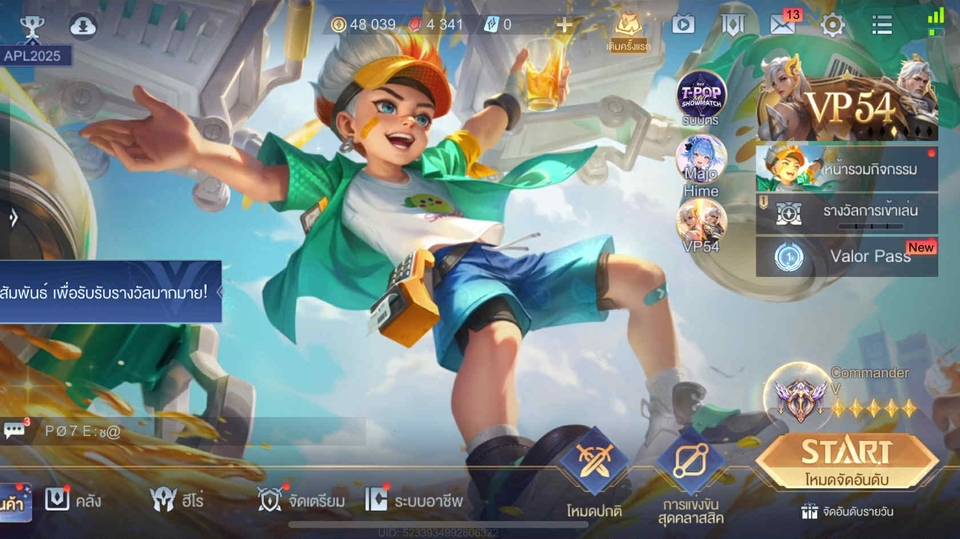
Task: Open the round VP54 event icon
Action: (x=701, y=222)
